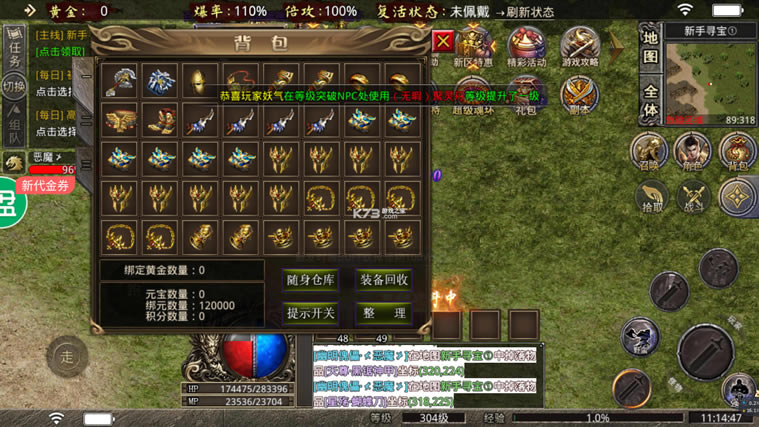Sort the bag with 整理 button
759x427 pixels.
[x=384, y=313]
